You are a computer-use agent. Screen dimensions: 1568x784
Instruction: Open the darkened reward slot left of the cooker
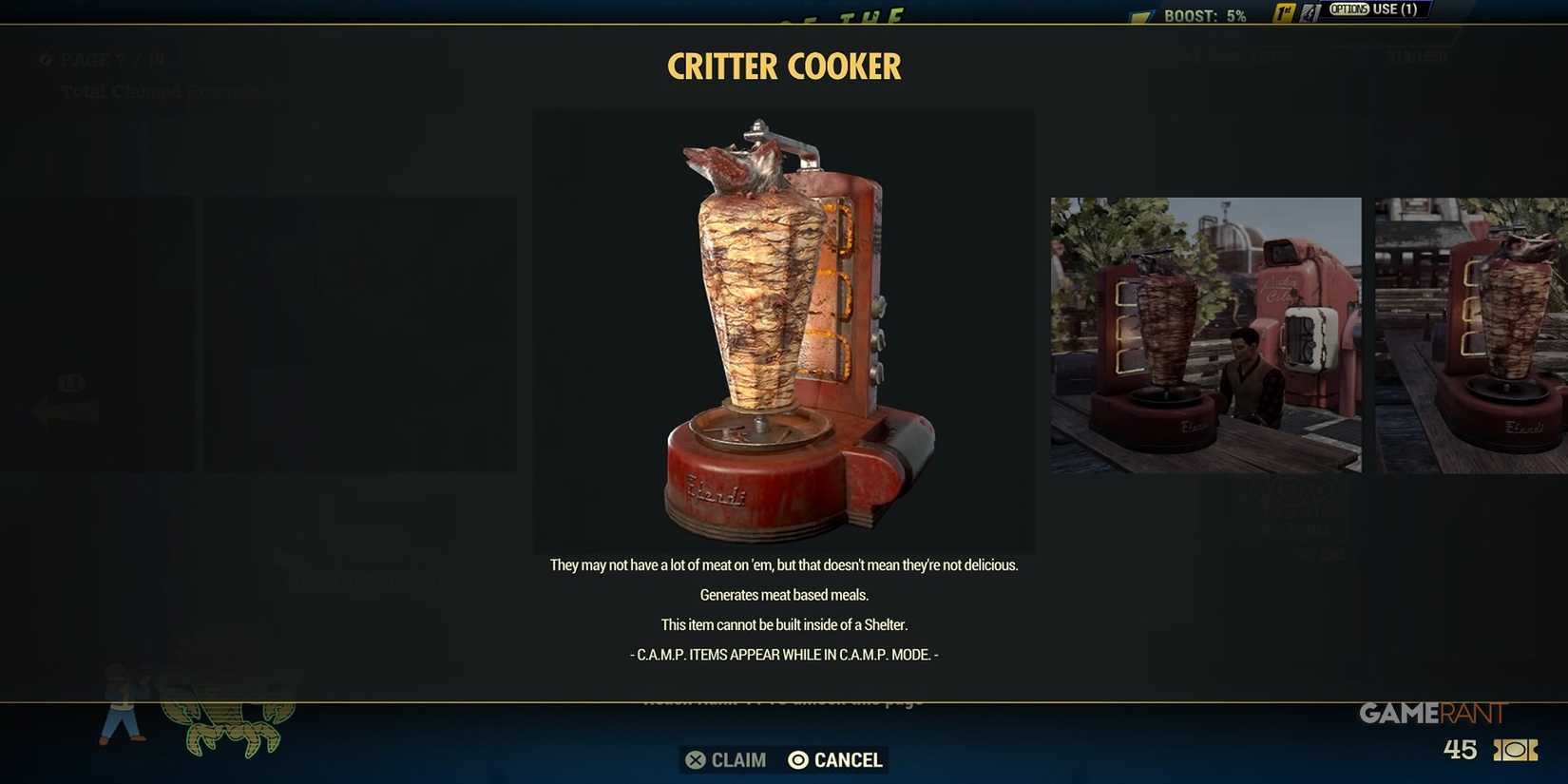coord(359,334)
